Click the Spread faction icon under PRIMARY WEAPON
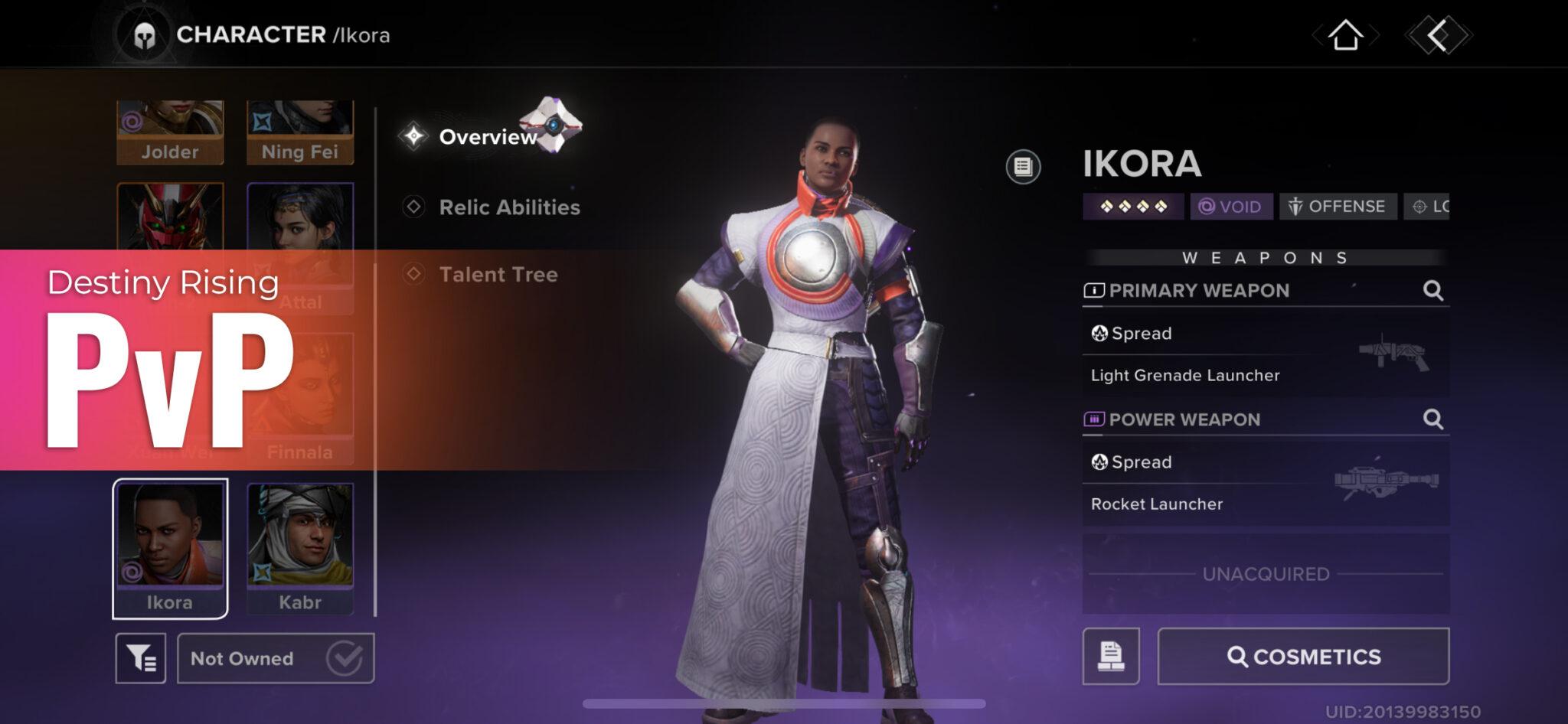 (1101, 333)
